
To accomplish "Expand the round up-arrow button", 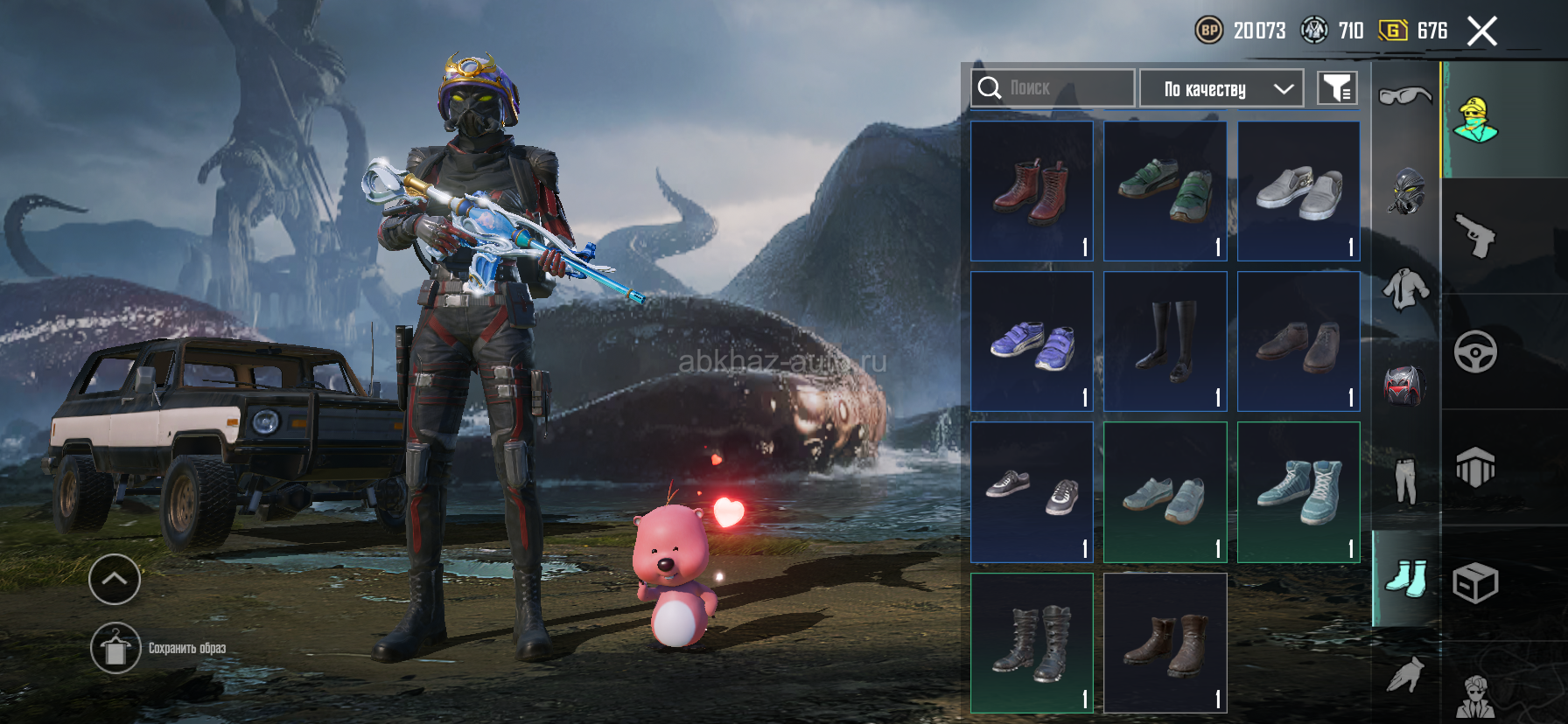I will [x=115, y=579].
